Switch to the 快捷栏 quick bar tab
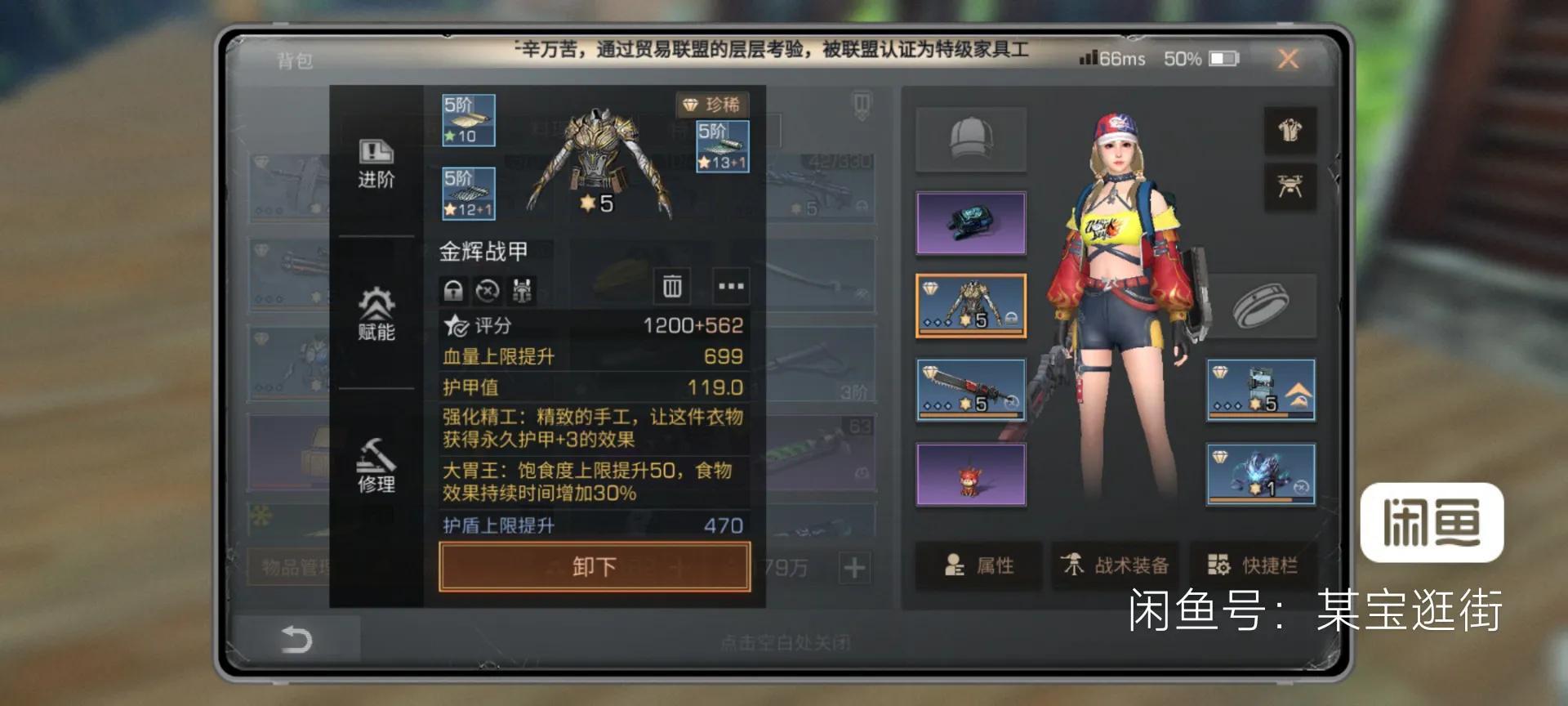 (1254, 565)
